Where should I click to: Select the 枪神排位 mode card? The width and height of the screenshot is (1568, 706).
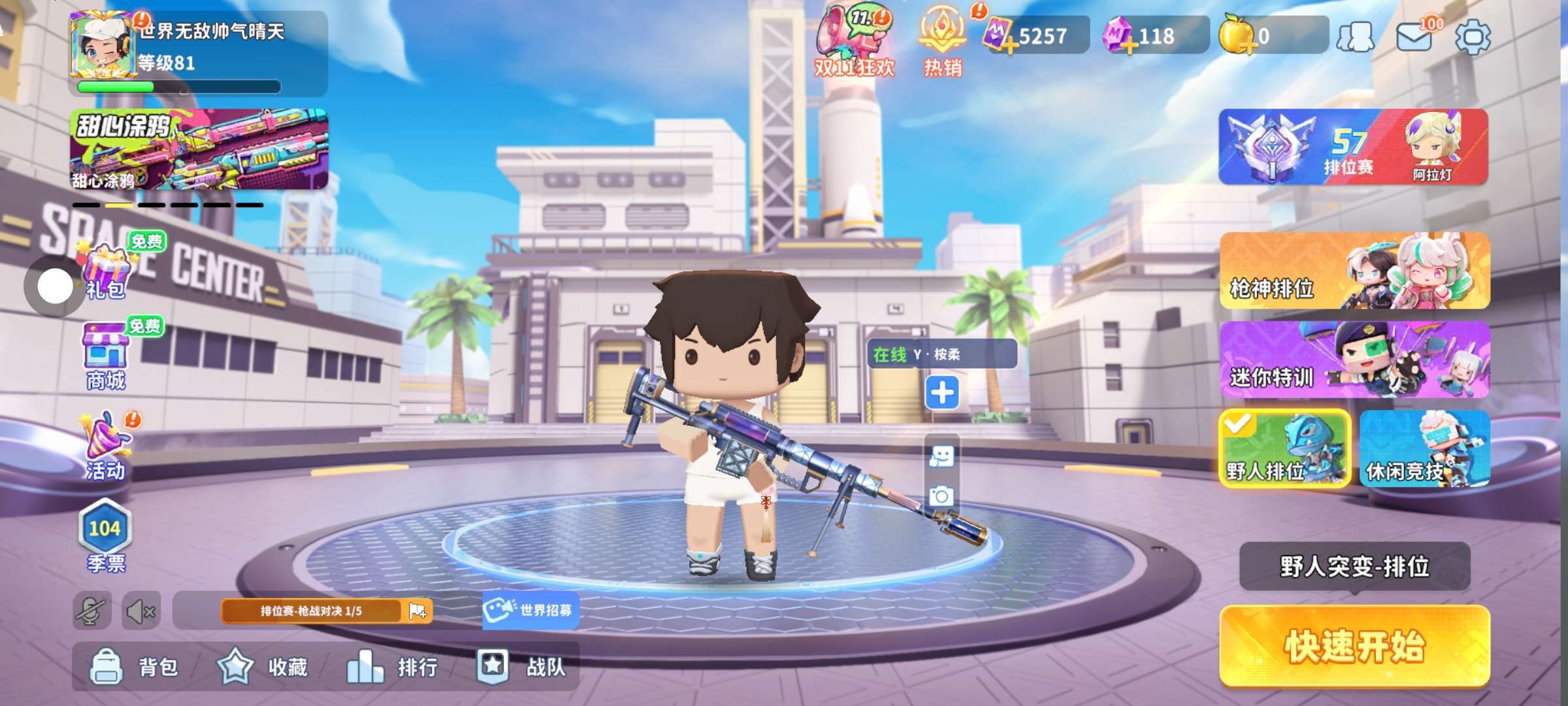[1354, 271]
